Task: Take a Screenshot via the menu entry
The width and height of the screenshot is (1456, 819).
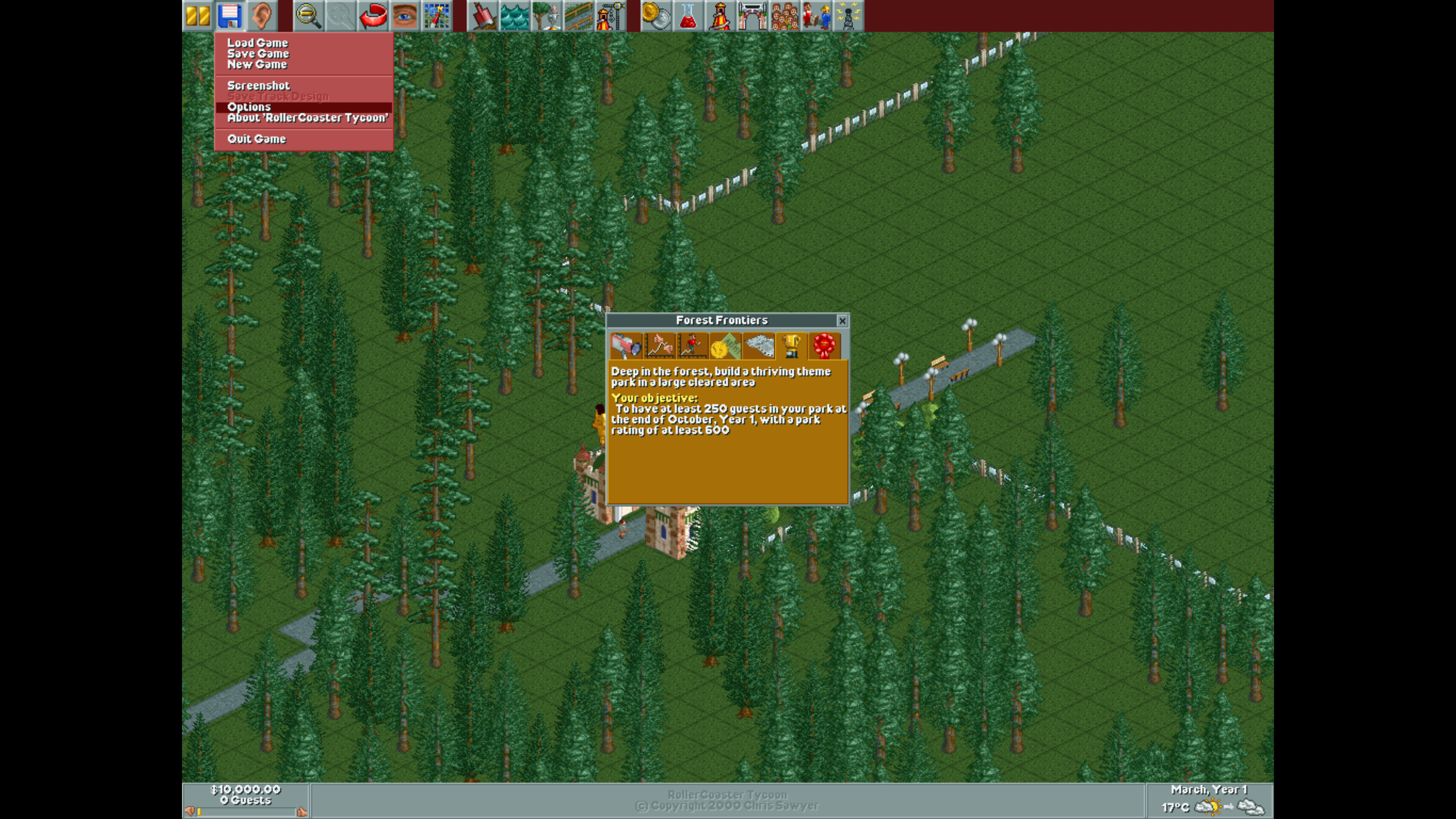Action: point(258,86)
